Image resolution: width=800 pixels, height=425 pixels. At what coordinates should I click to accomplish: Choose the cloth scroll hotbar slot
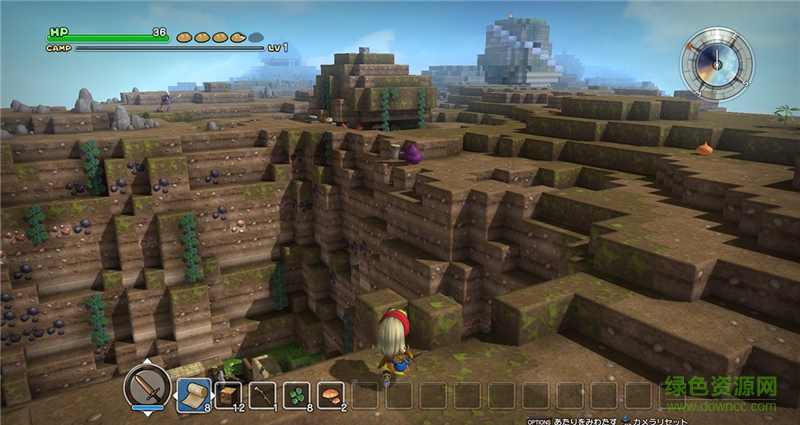[x=193, y=394]
